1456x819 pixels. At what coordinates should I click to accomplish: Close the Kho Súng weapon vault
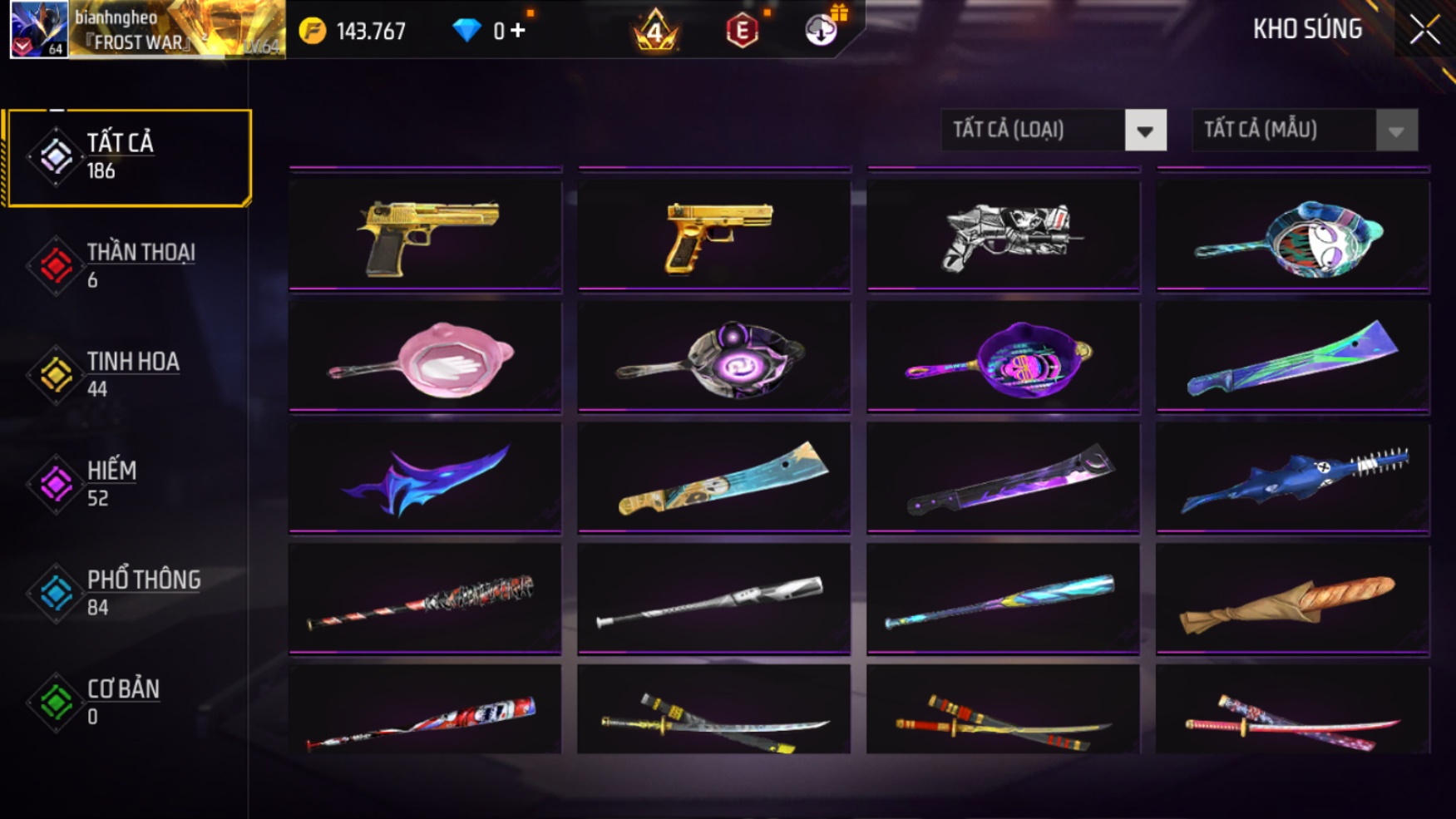(x=1424, y=31)
